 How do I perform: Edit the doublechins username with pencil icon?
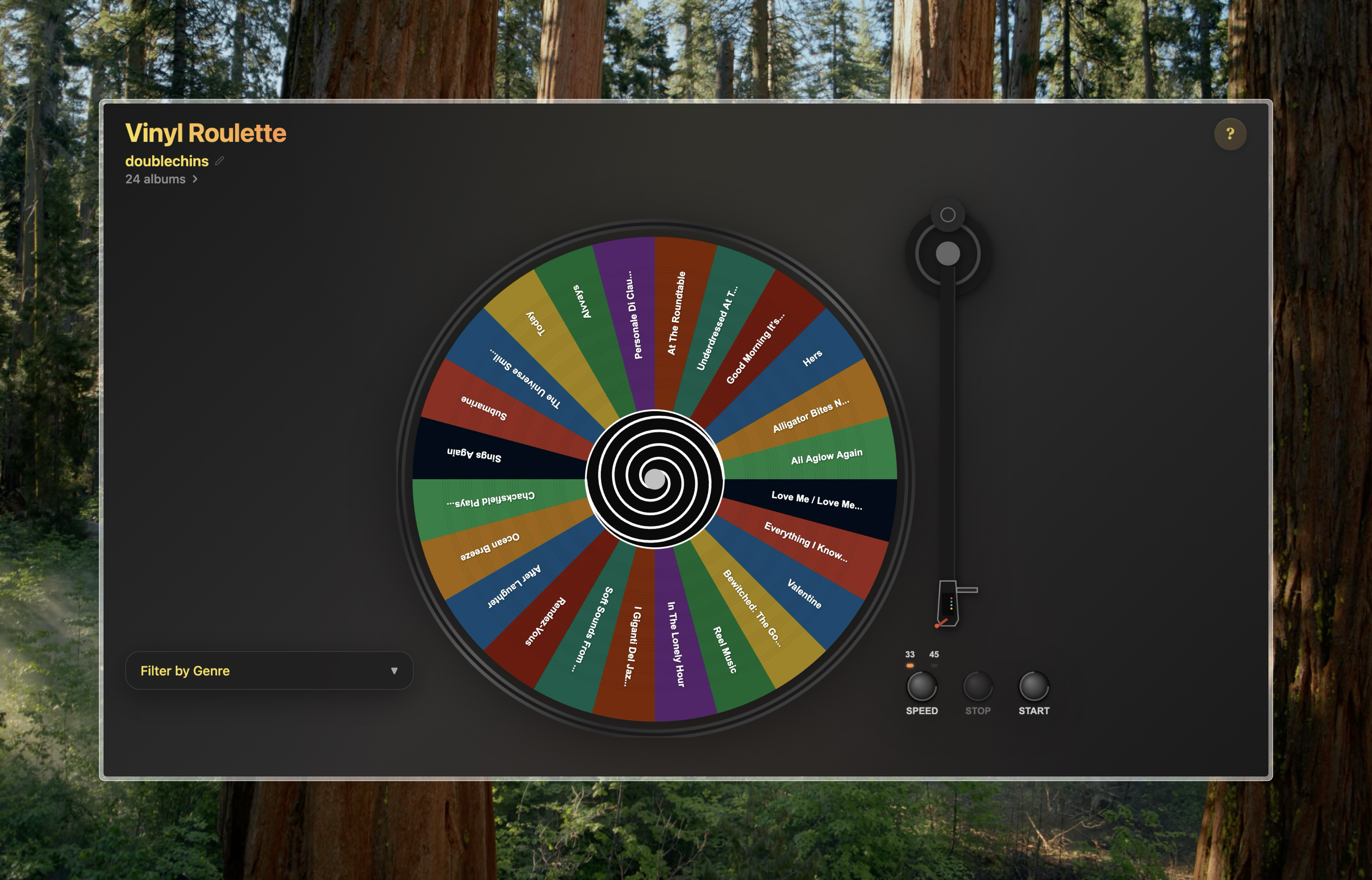[x=219, y=161]
